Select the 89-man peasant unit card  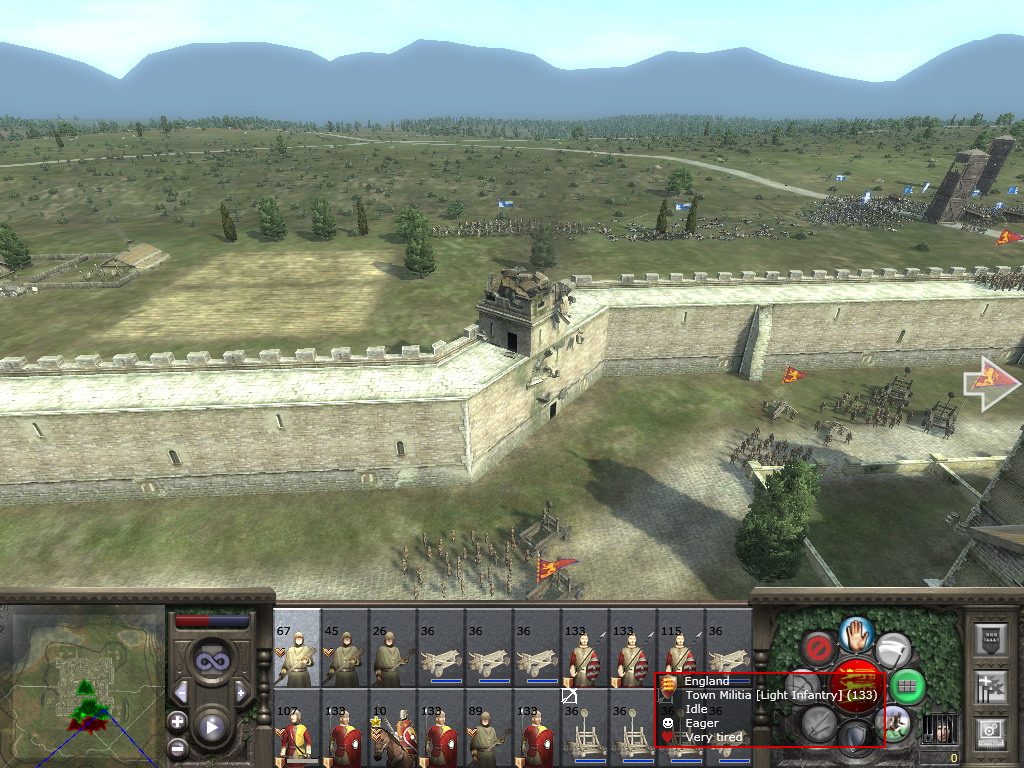[x=489, y=727]
